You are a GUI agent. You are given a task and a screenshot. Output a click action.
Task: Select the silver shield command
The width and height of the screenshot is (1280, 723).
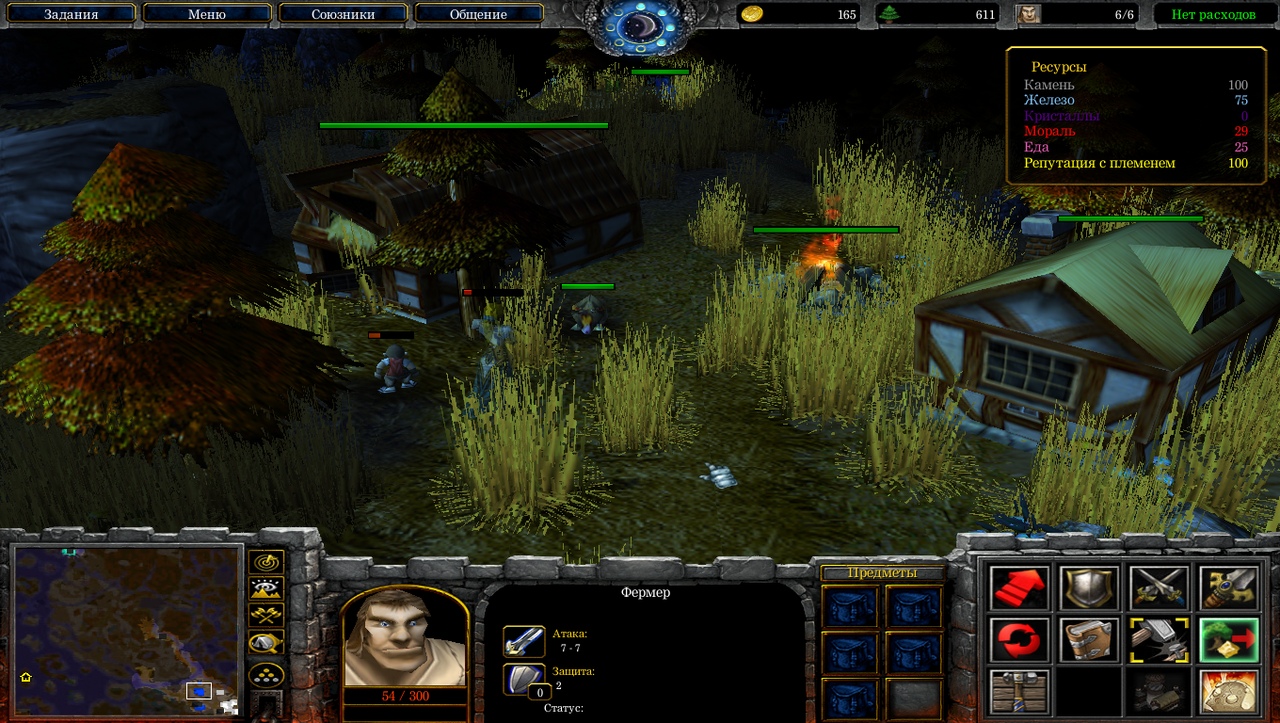(x=1089, y=588)
